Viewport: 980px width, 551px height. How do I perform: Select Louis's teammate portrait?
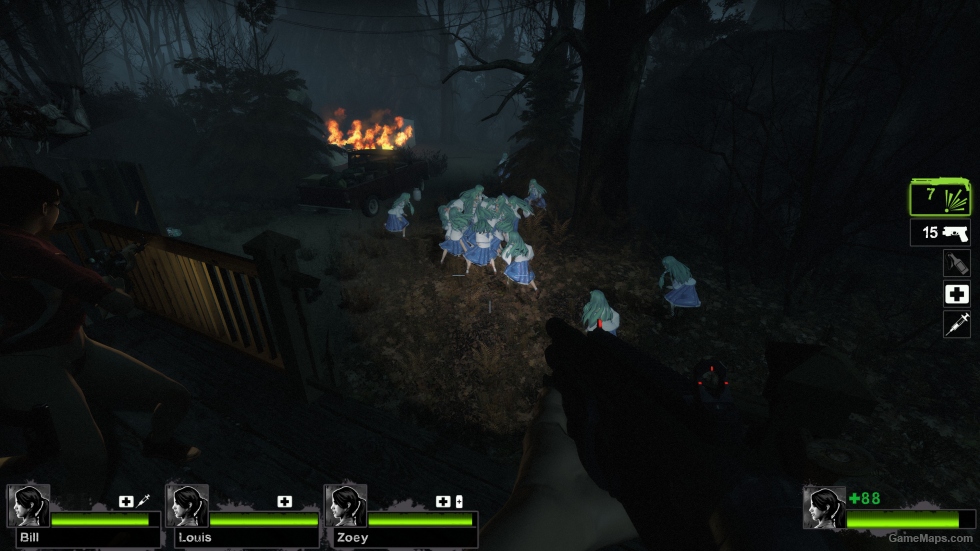click(187, 506)
